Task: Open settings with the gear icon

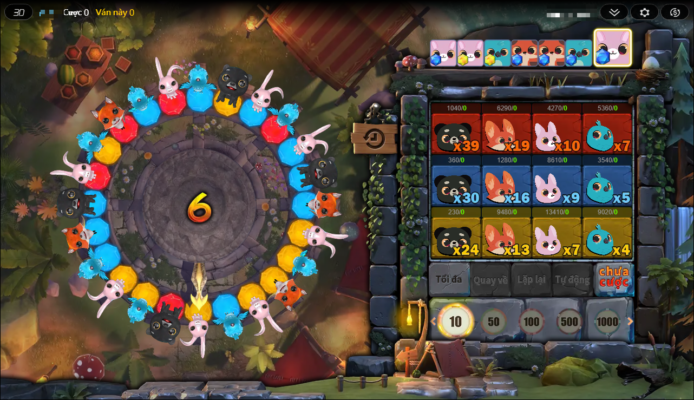Action: click(x=644, y=12)
